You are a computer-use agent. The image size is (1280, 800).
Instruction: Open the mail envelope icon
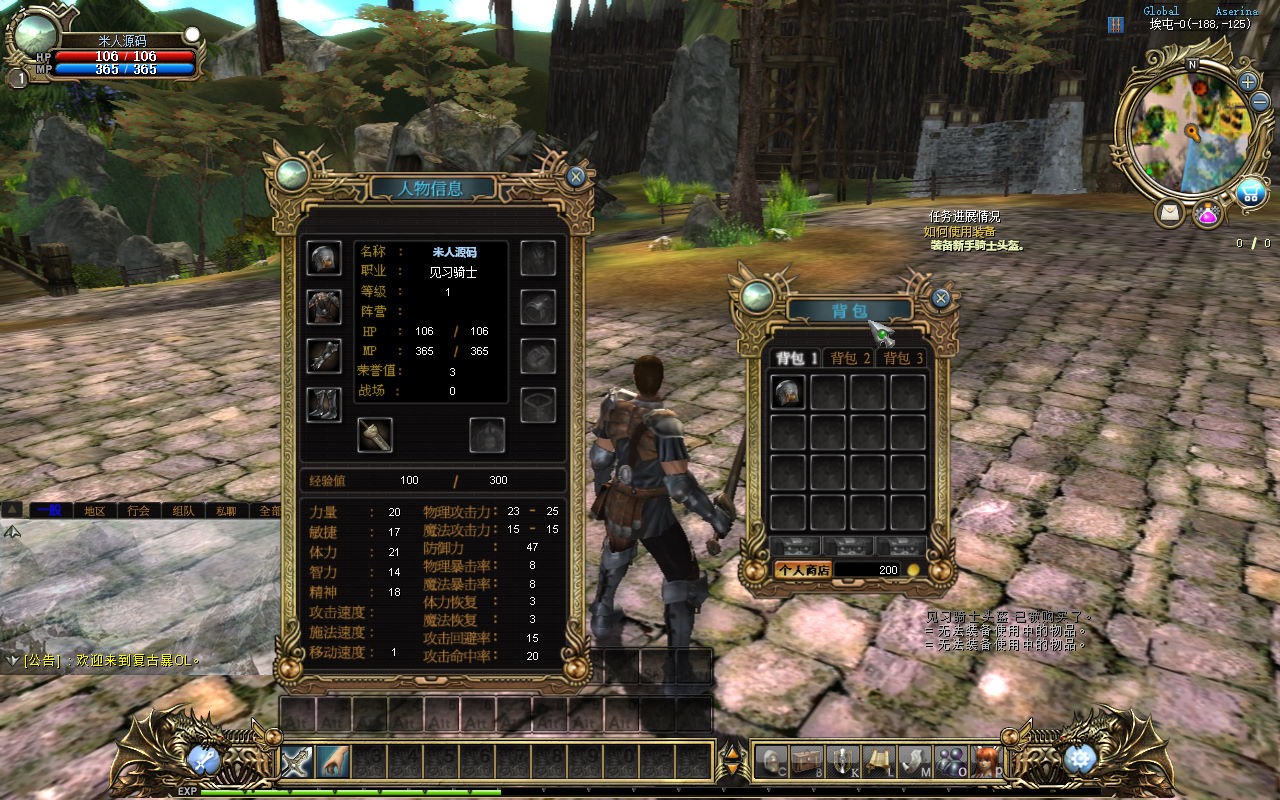pos(1169,212)
